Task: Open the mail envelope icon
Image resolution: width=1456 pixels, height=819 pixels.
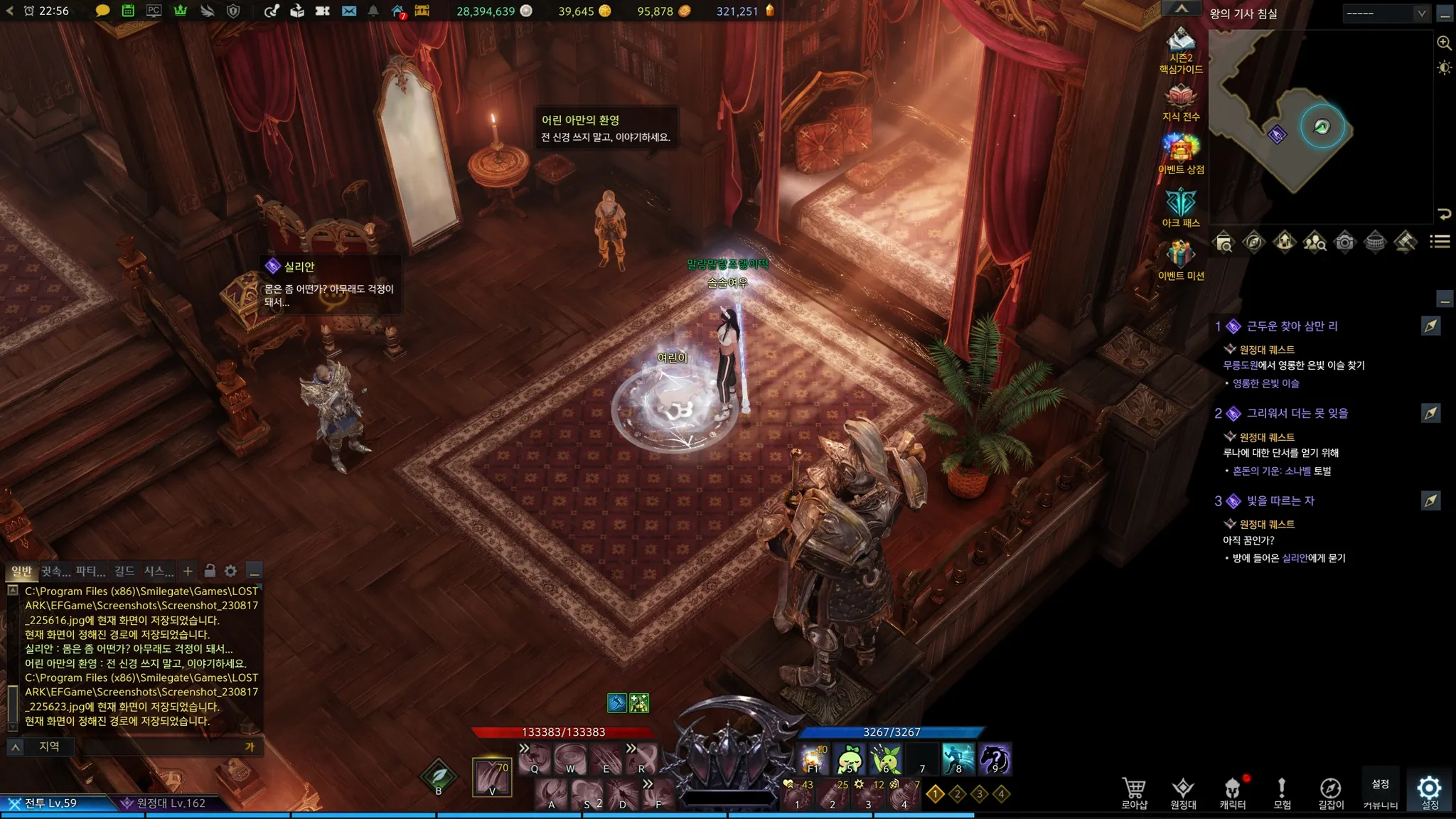Action: [348, 11]
